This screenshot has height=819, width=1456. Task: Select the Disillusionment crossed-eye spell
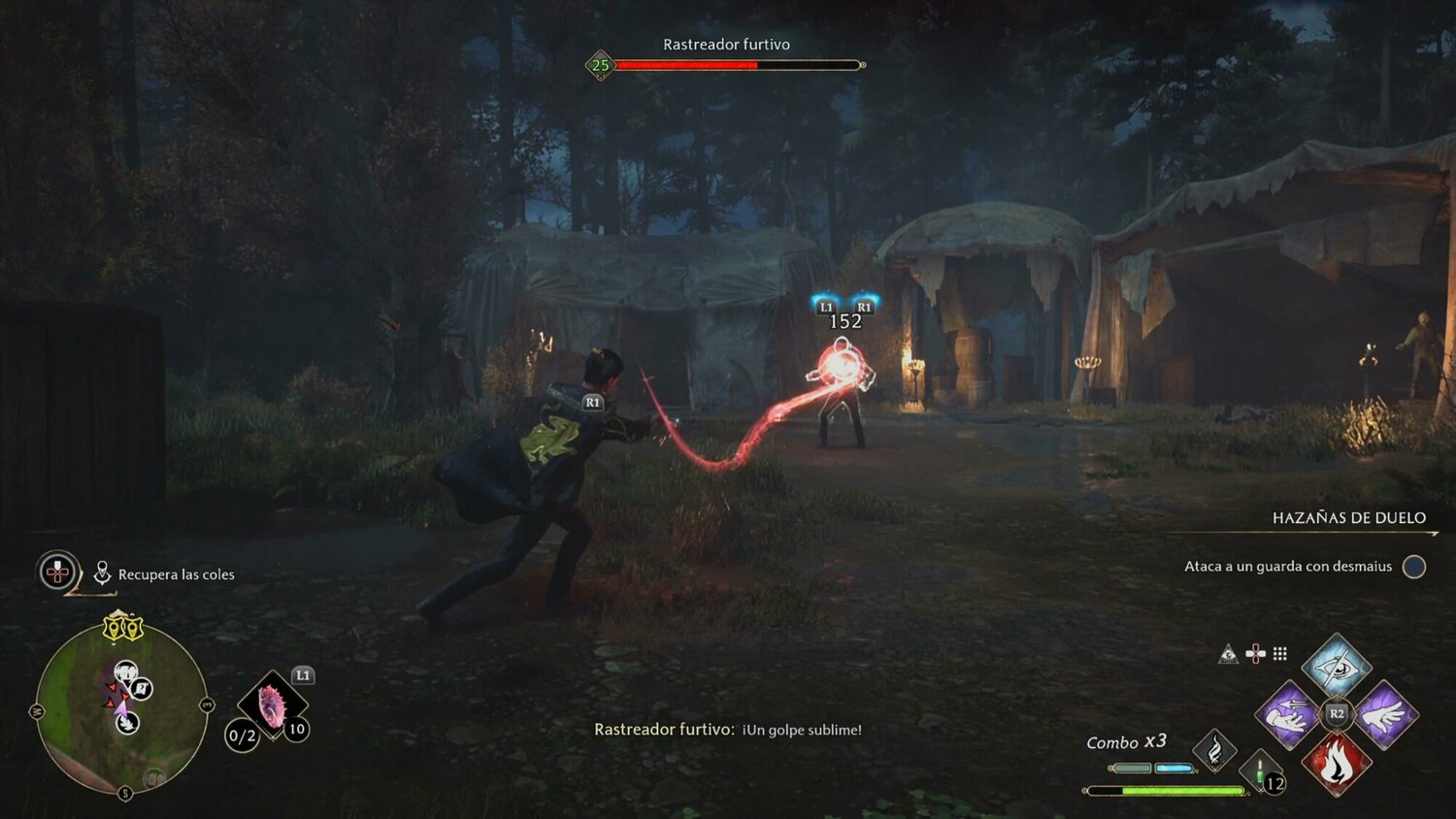[x=1337, y=666]
